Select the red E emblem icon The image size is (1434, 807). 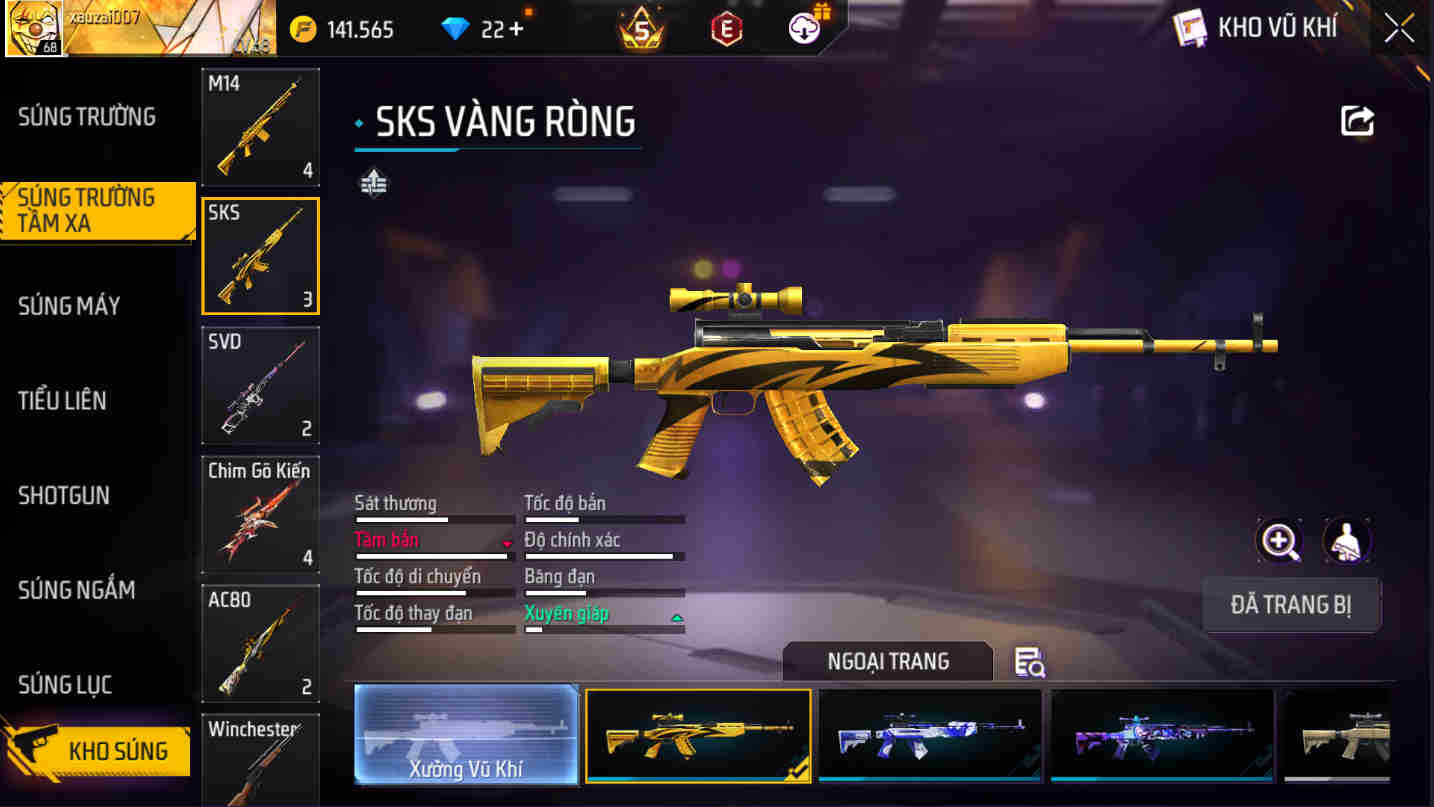(x=724, y=27)
